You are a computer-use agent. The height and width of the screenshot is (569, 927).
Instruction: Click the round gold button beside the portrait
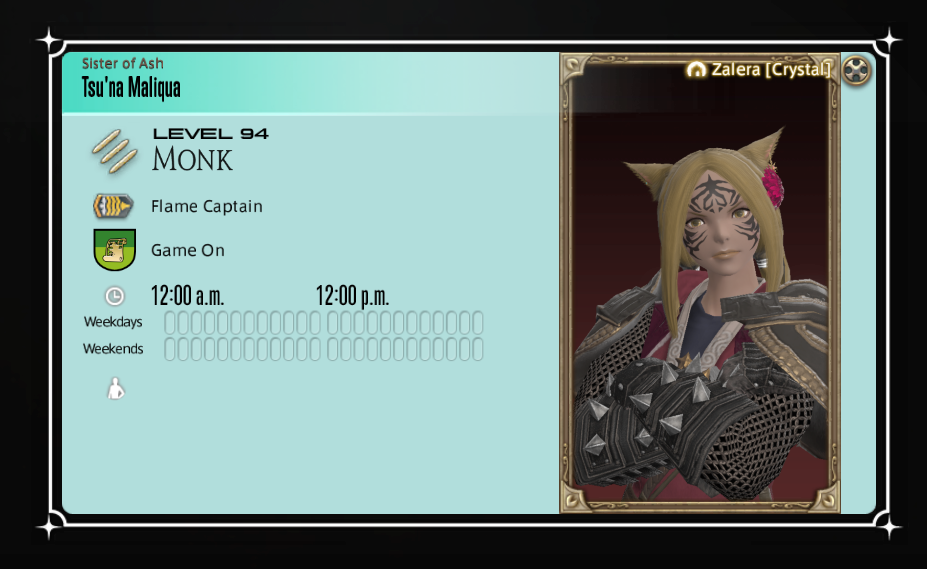click(x=857, y=71)
